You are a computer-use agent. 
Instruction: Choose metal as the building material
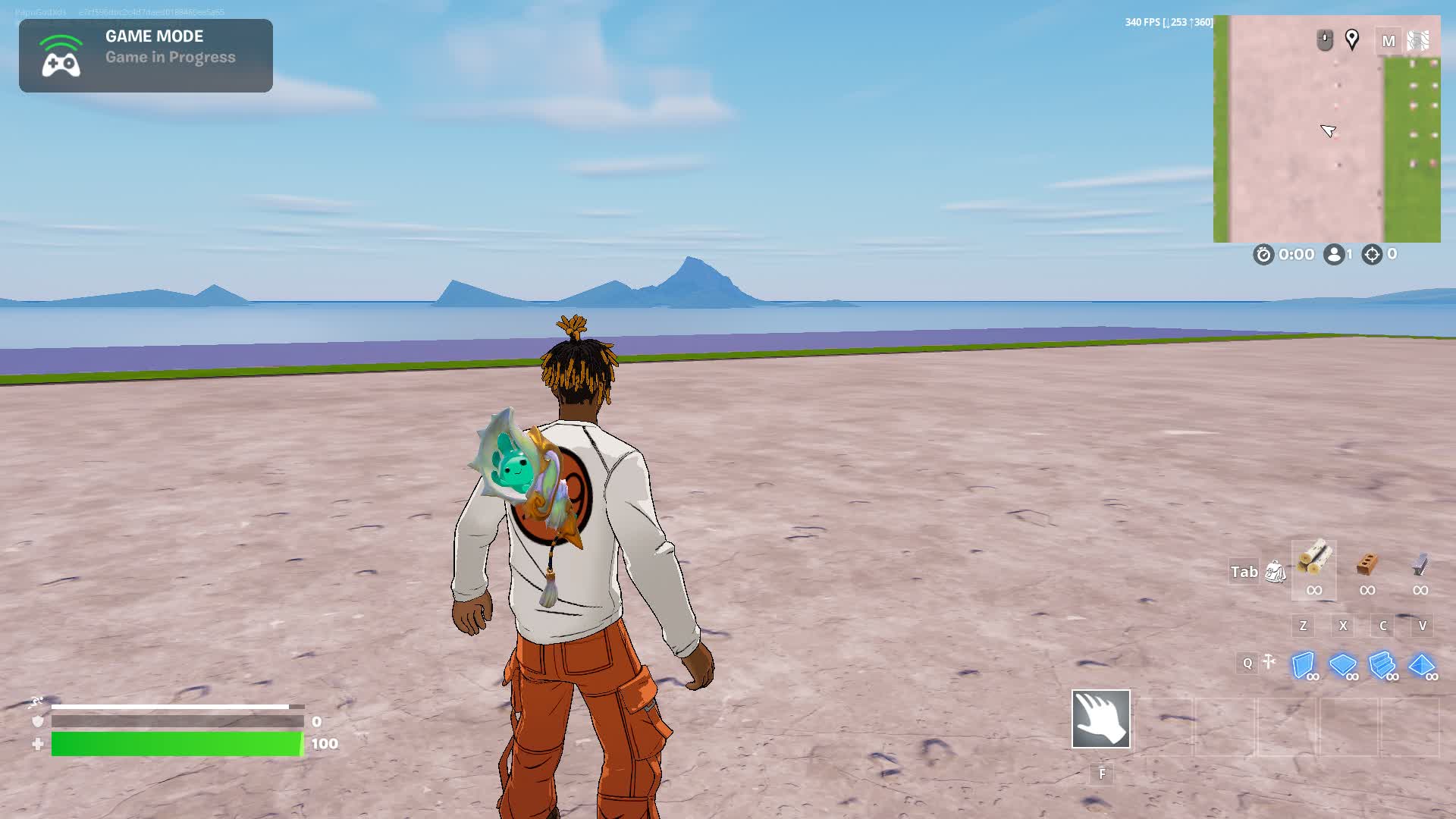[x=1420, y=563]
